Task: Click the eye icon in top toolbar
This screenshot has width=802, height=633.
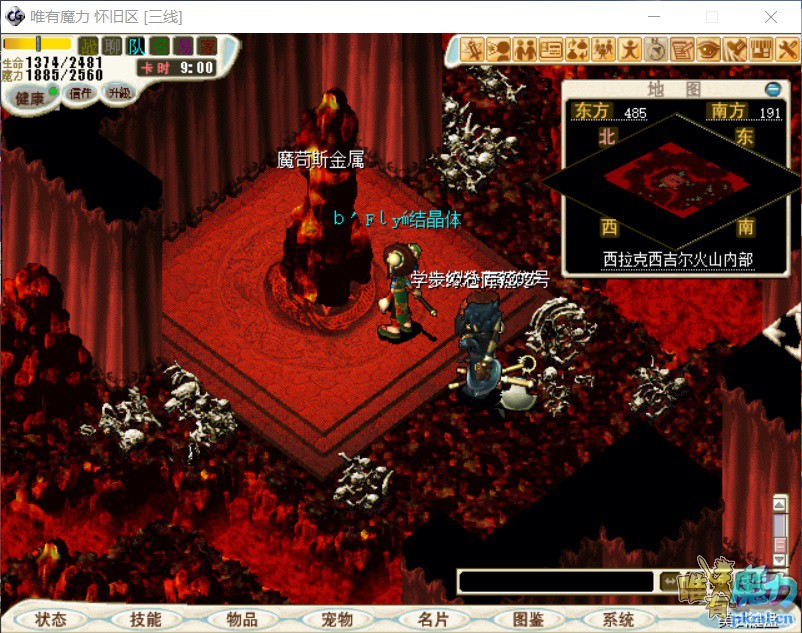Action: [708, 48]
